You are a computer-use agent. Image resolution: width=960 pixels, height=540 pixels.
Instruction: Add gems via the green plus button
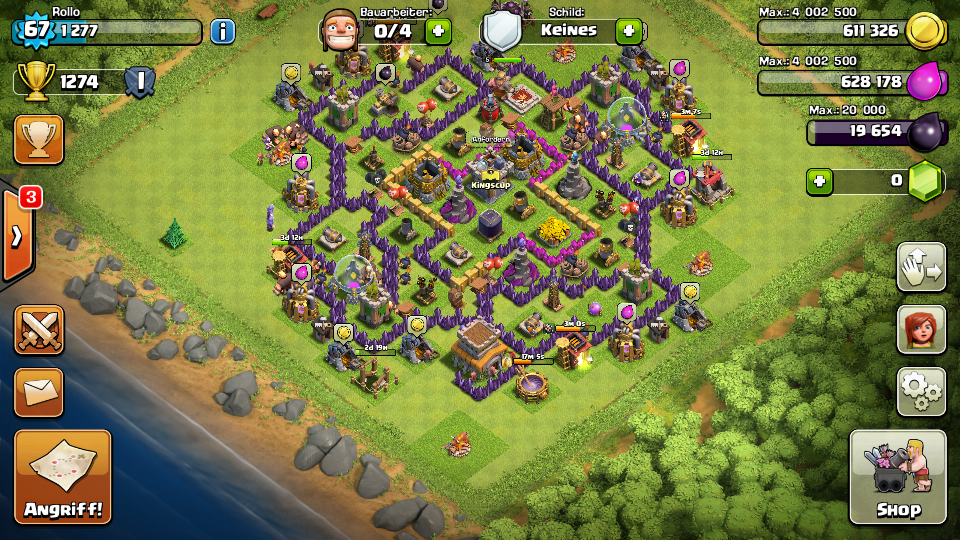(820, 182)
